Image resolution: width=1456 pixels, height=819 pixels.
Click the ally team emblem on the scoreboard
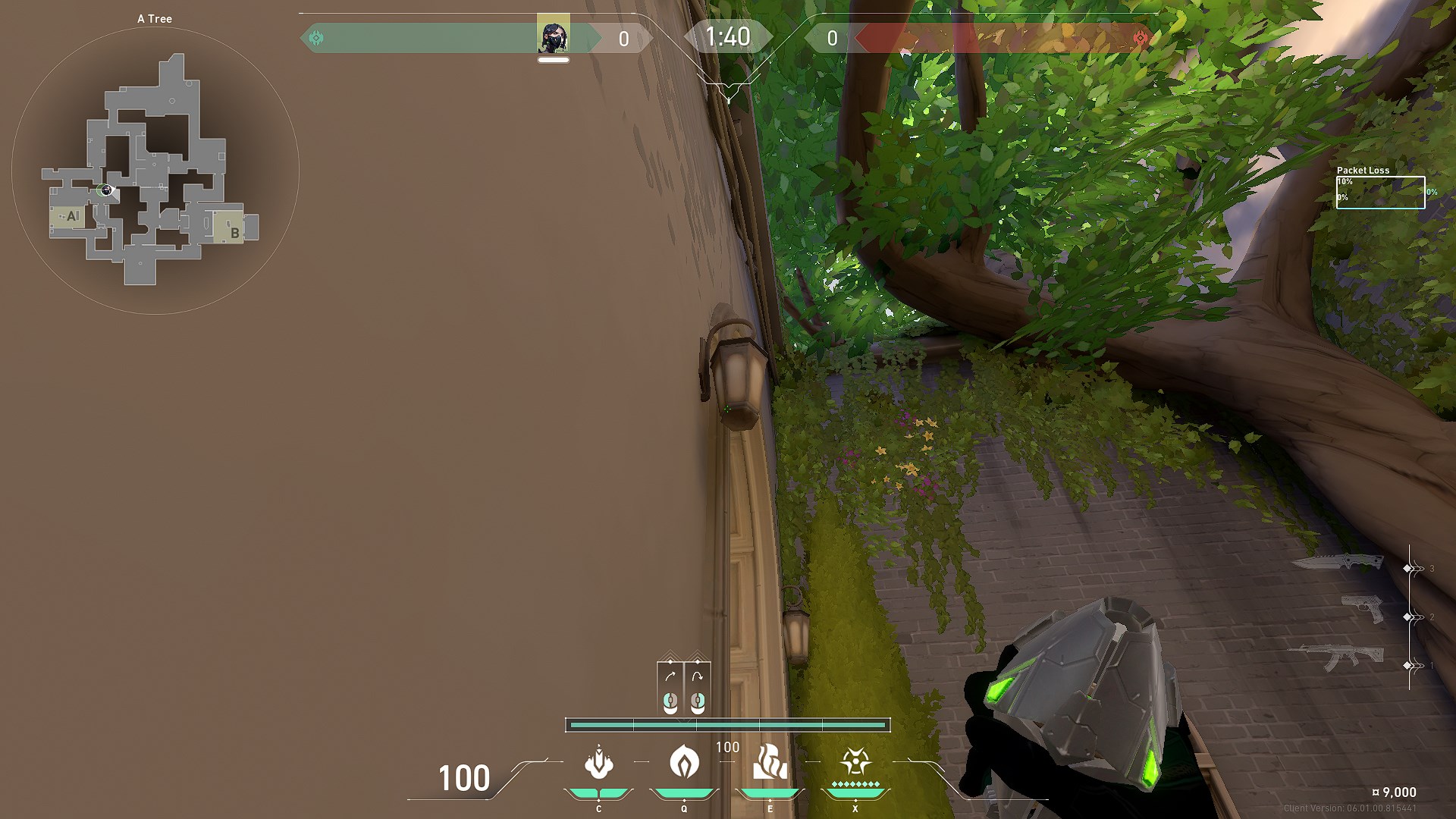[x=316, y=36]
